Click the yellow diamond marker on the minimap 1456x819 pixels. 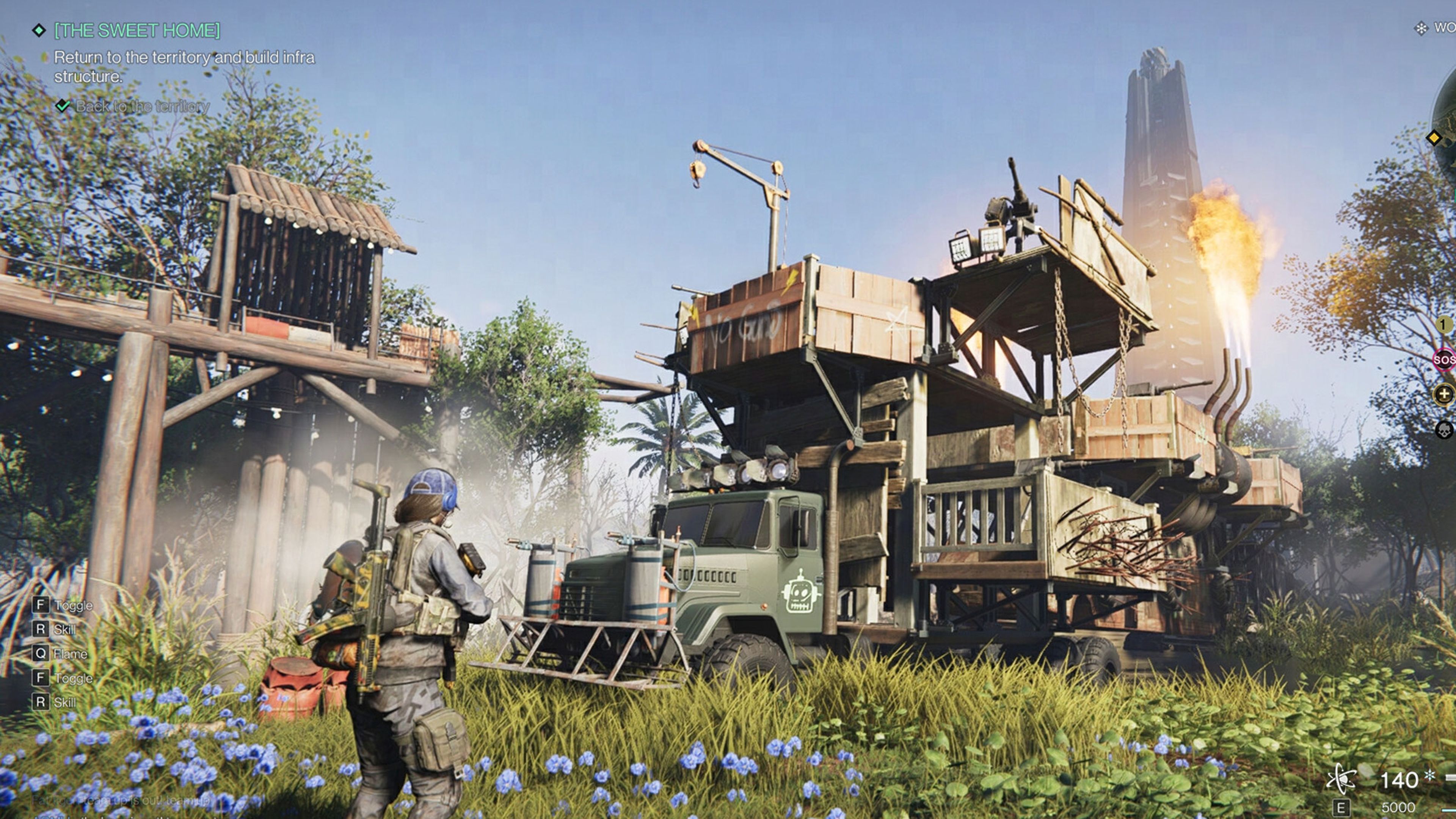tap(1434, 137)
